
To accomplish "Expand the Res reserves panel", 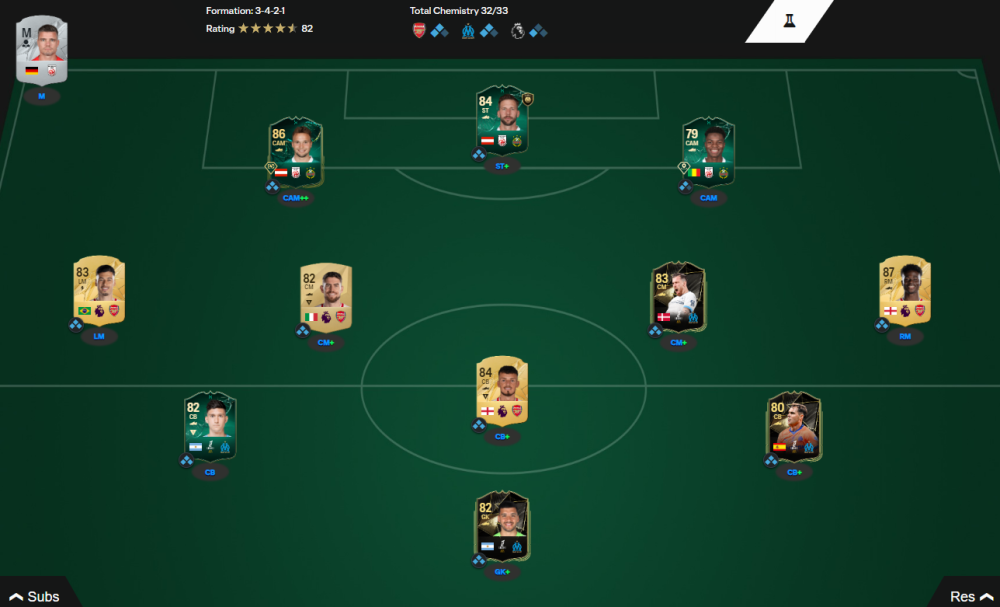I will (x=968, y=596).
